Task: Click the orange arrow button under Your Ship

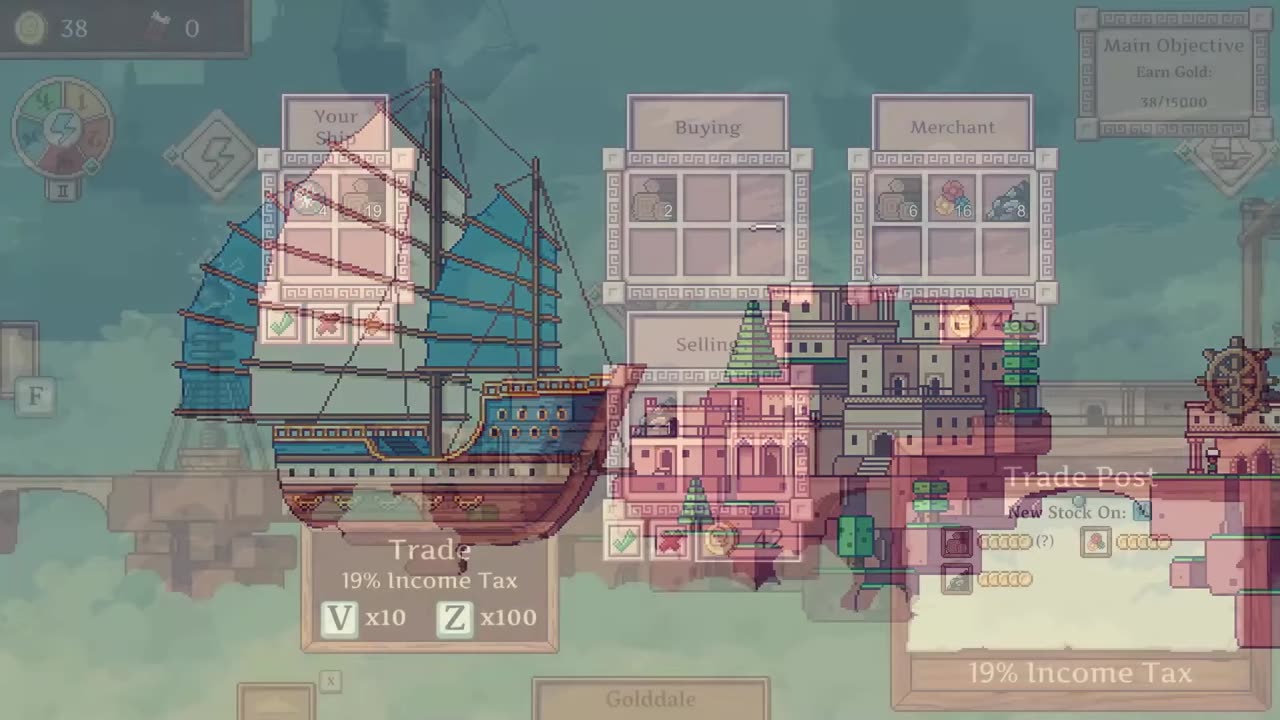Action: [x=373, y=324]
